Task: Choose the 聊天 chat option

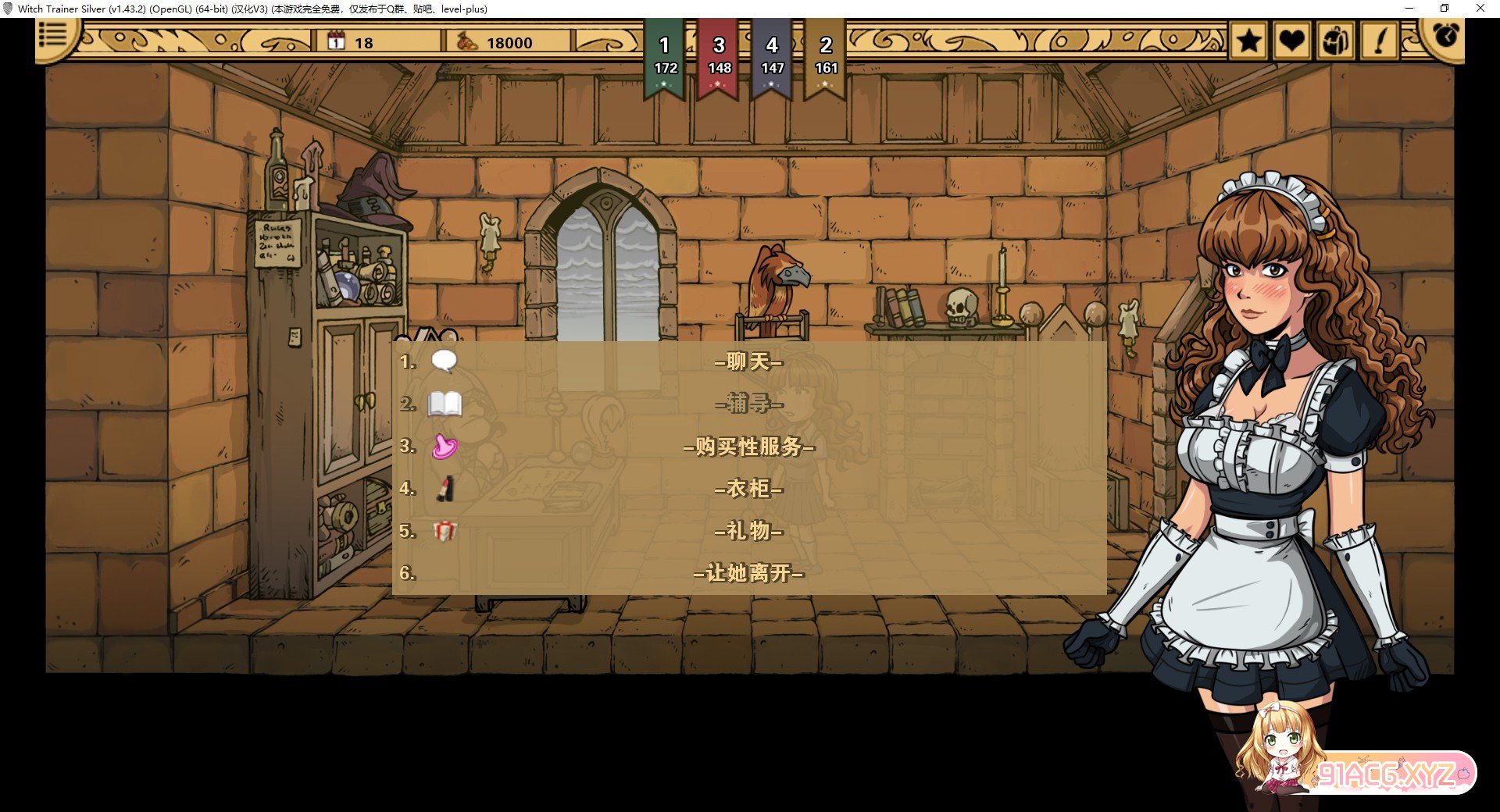Action: click(748, 361)
